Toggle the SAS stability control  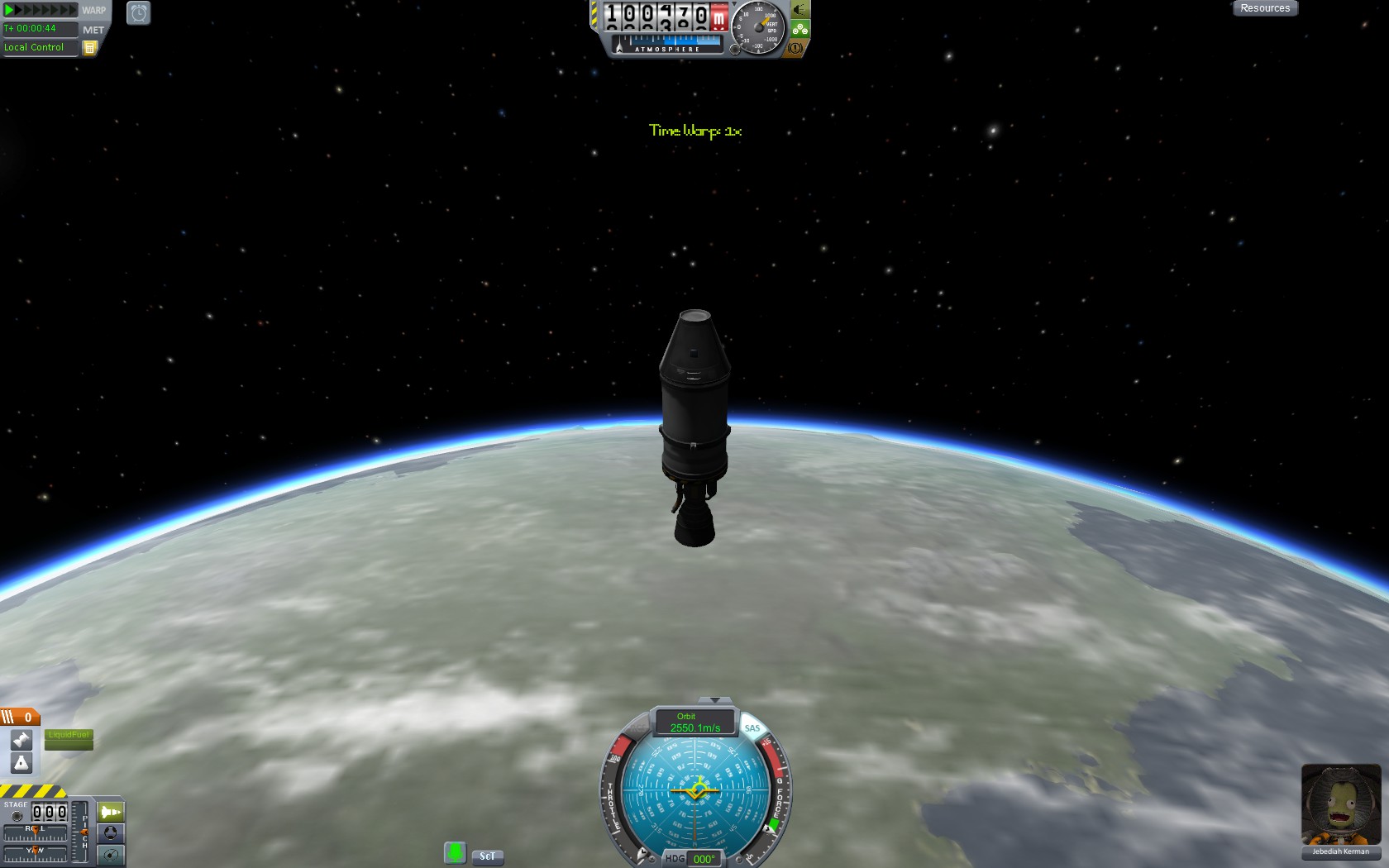tap(752, 728)
